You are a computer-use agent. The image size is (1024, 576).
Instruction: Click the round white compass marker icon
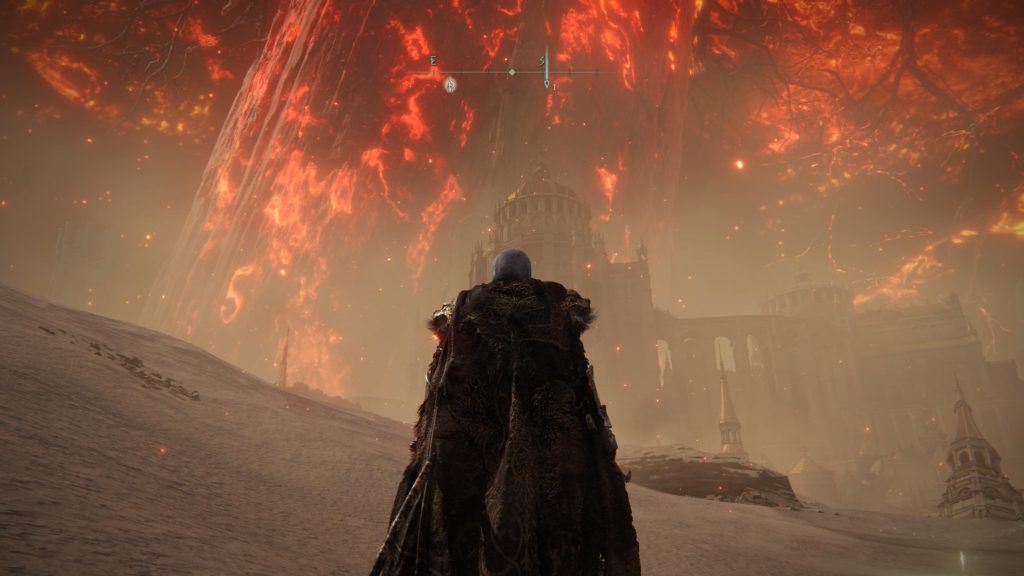point(451,85)
